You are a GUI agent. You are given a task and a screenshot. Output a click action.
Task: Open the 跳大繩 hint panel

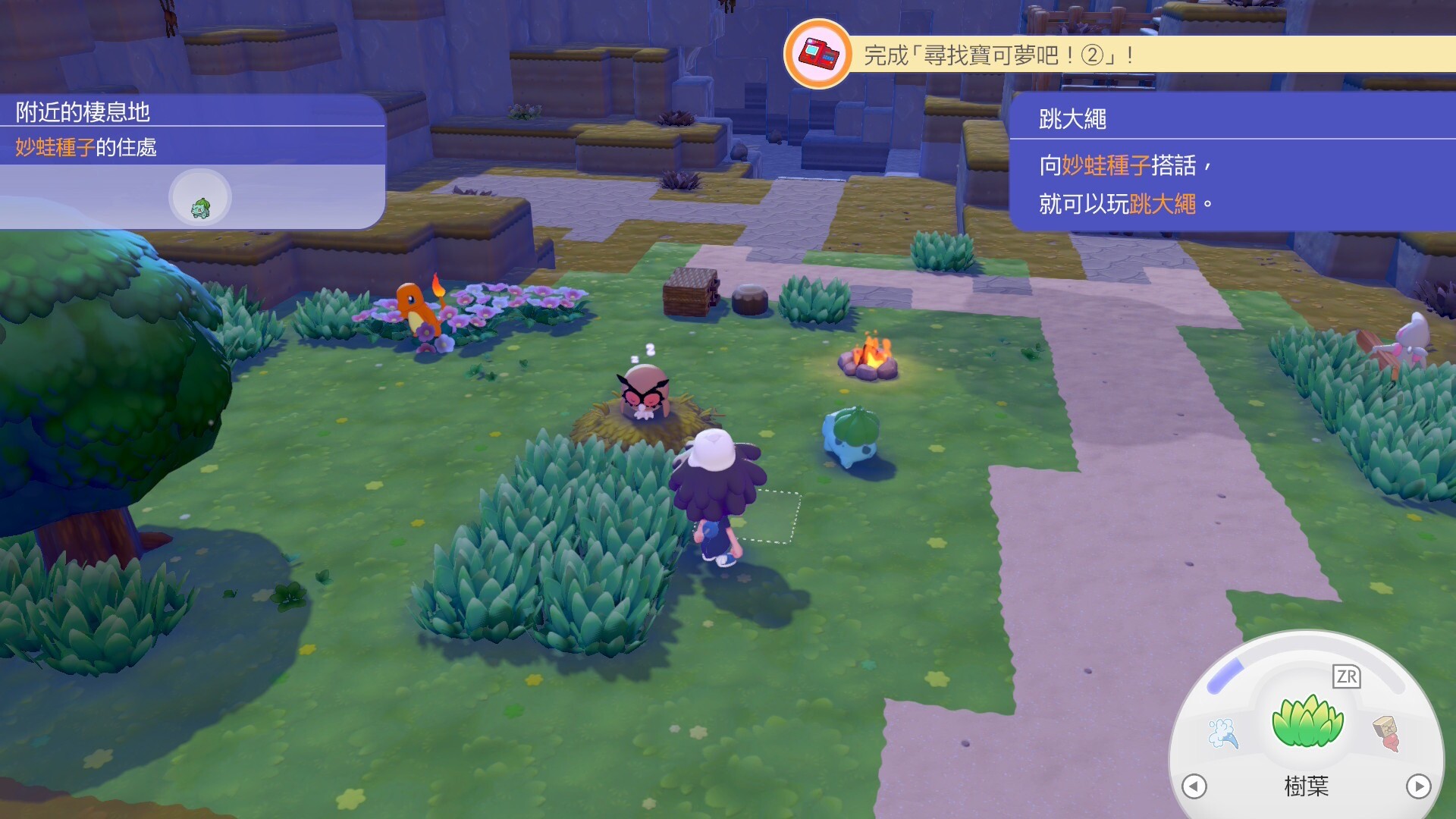[x=1232, y=162]
